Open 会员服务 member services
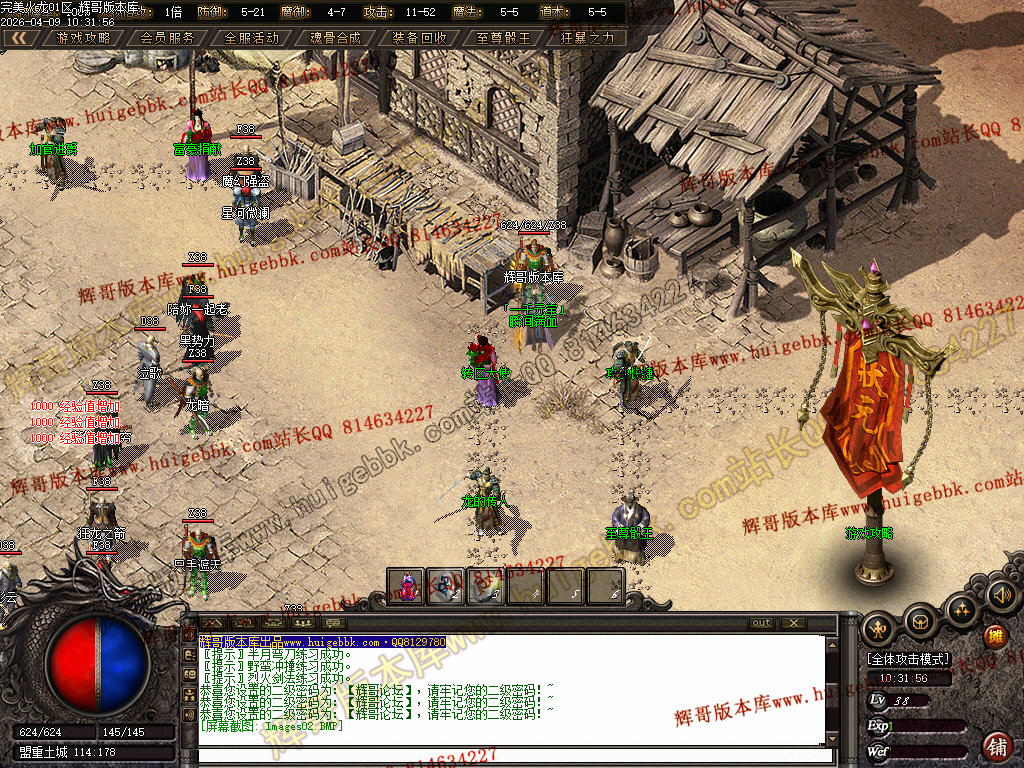1024x768 pixels. pyautogui.click(x=167, y=38)
